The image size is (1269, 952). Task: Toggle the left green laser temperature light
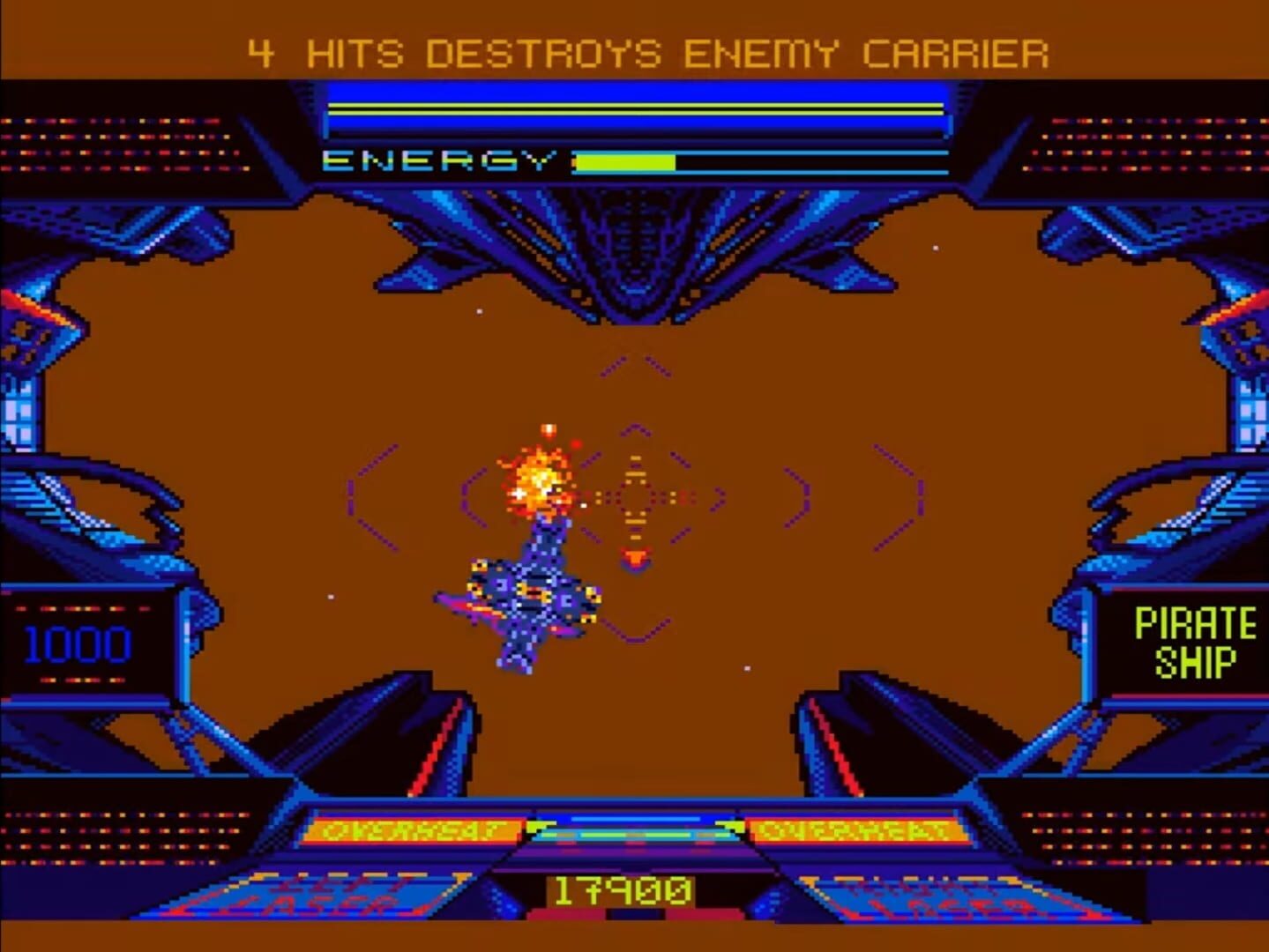point(533,826)
